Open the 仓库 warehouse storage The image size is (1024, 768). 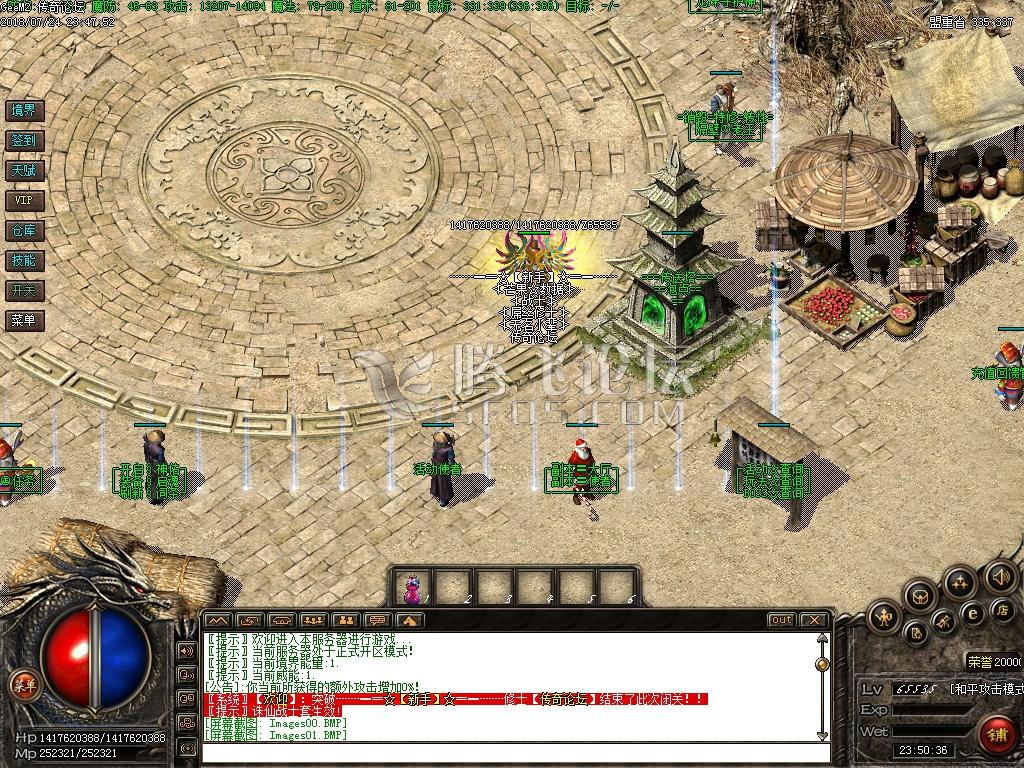click(x=23, y=231)
